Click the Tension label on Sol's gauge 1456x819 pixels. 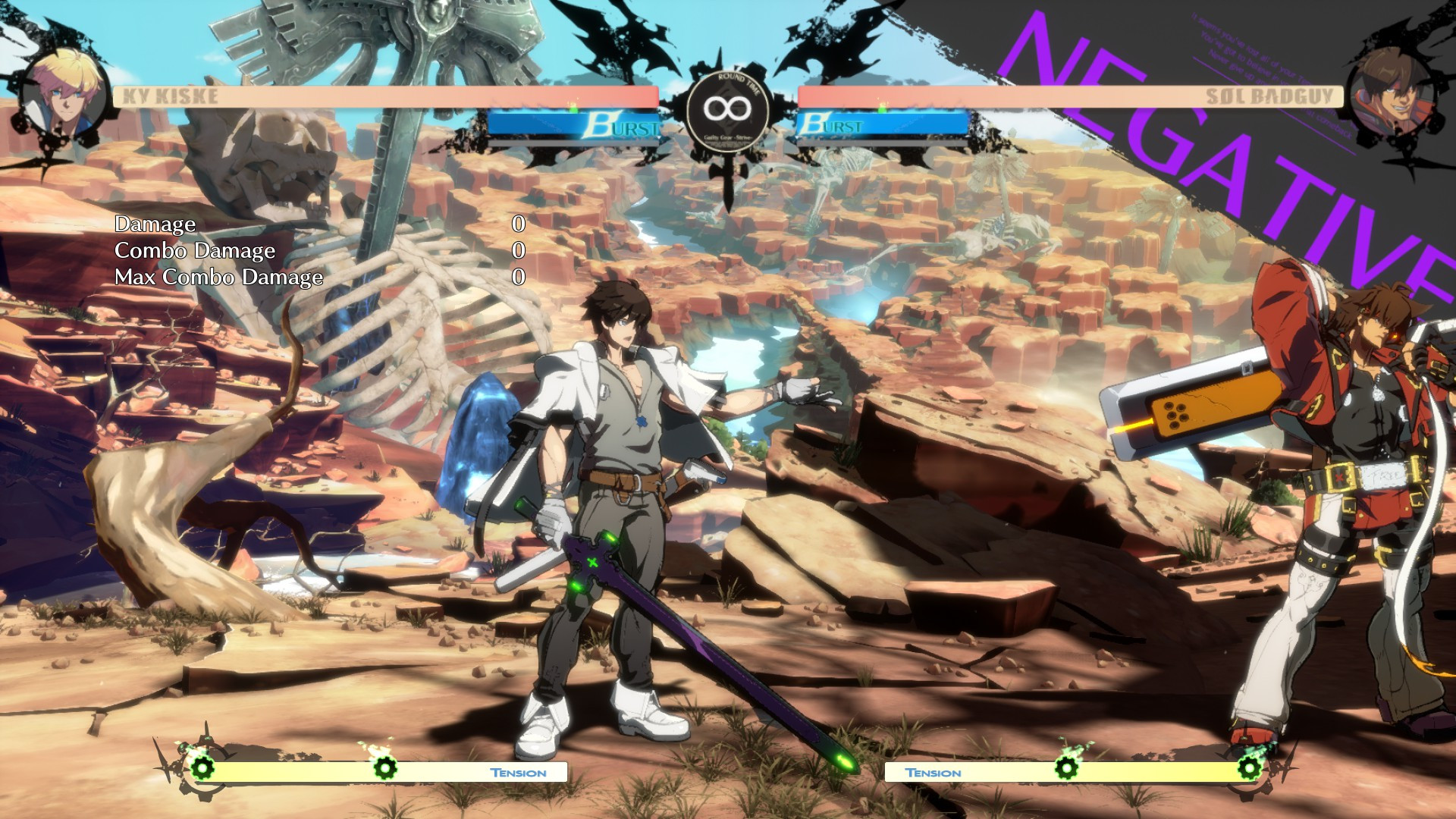934,772
